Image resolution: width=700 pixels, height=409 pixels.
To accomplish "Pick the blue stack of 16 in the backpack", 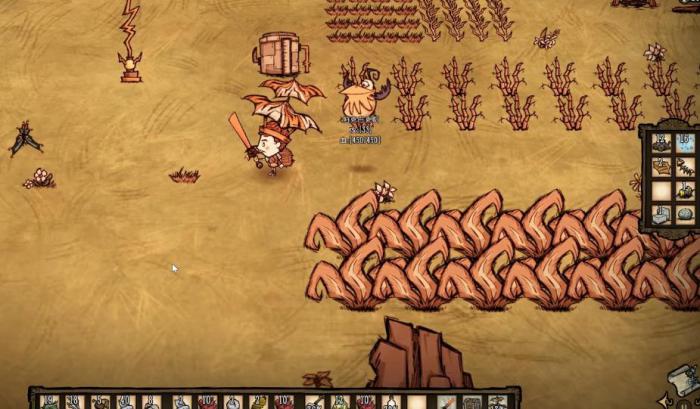I will (x=686, y=143).
